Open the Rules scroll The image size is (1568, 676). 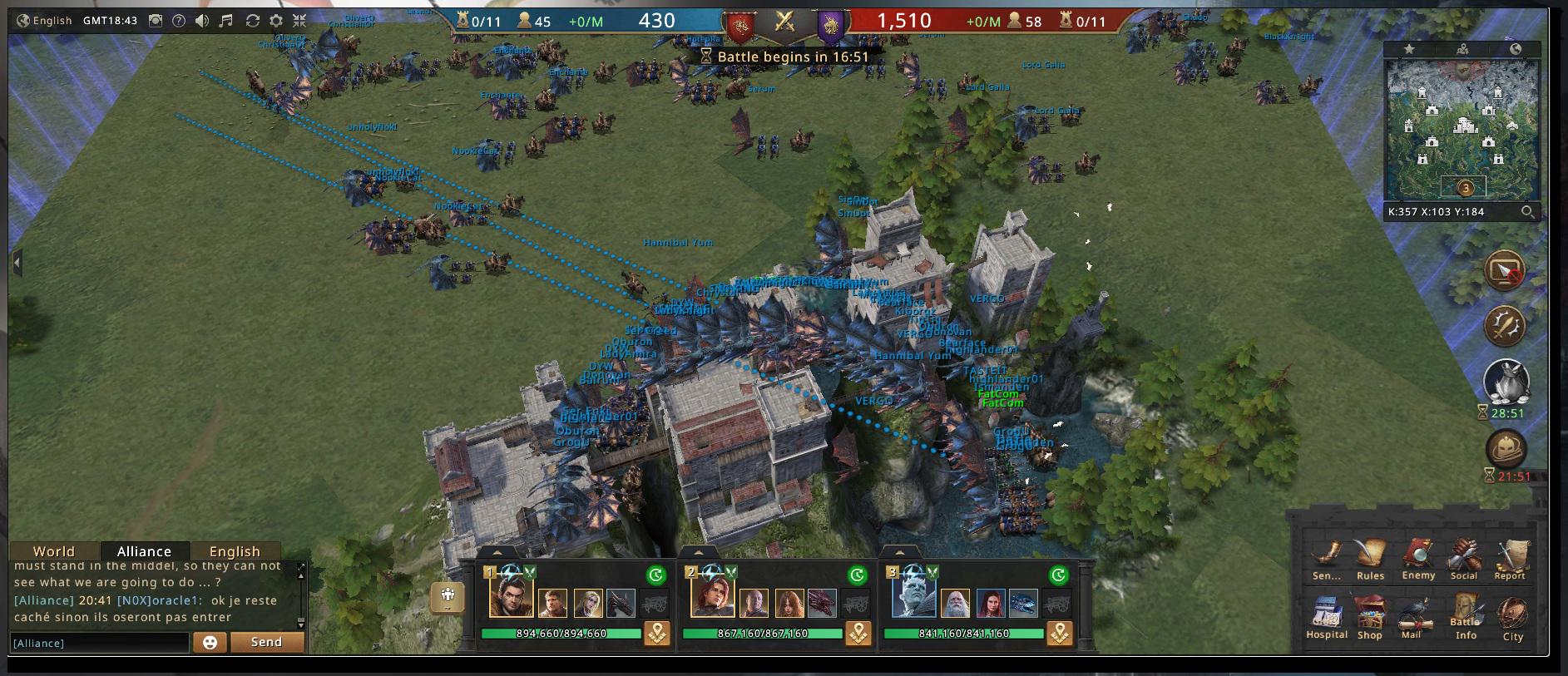pyautogui.click(x=1370, y=558)
